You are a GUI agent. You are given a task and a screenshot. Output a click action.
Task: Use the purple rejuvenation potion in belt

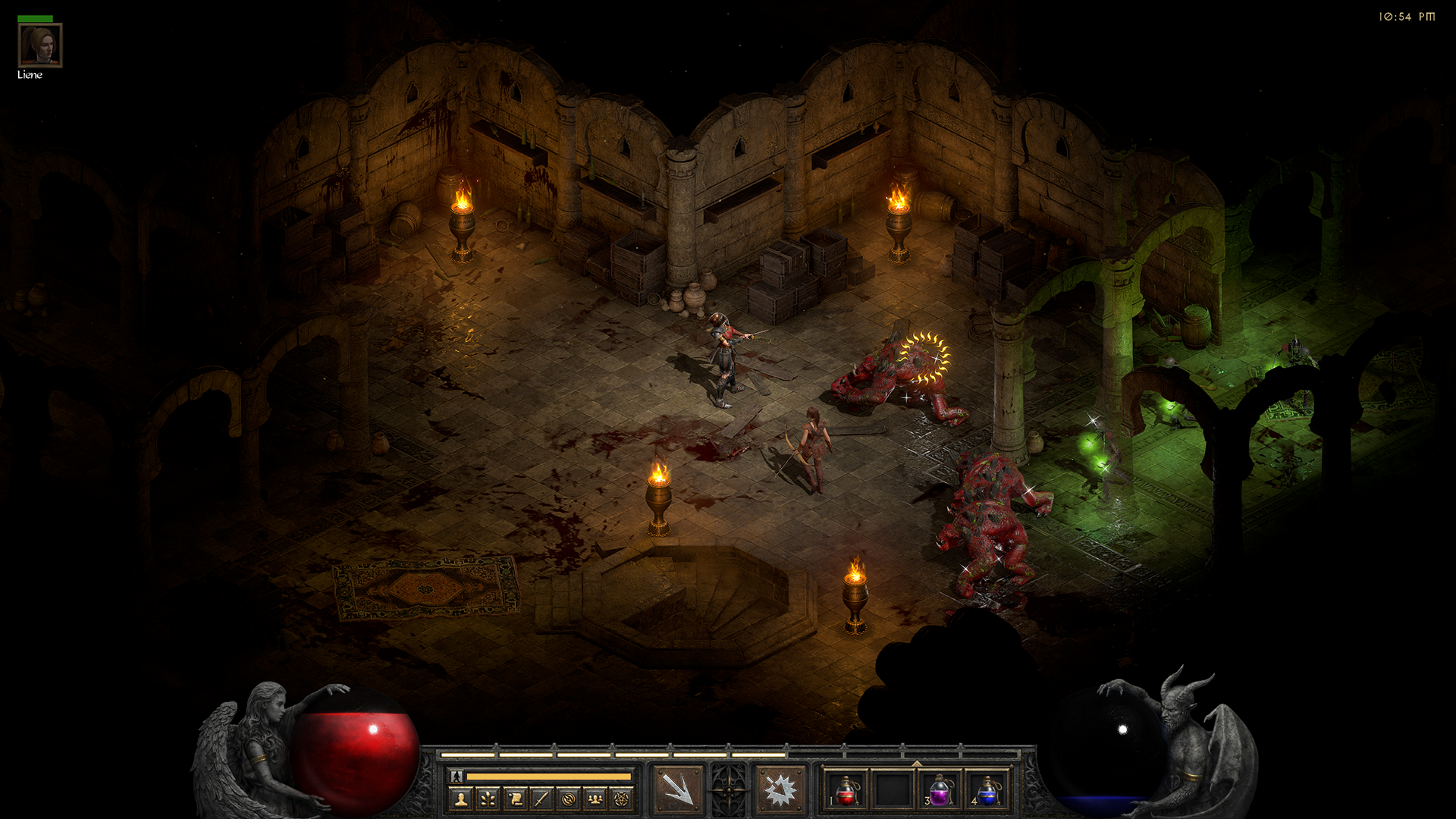[x=940, y=790]
